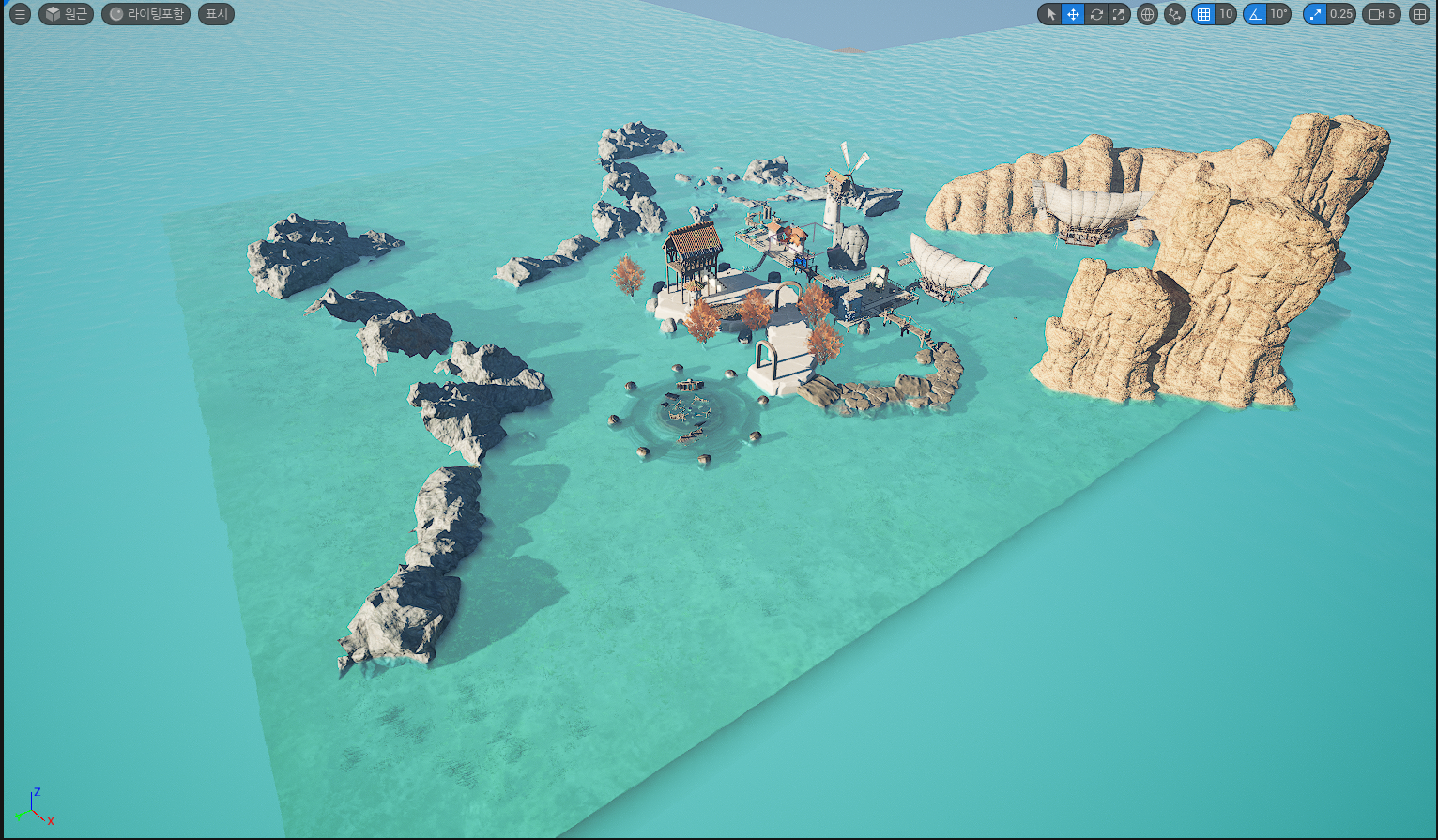Open the 라이팅포함 view mode dropdown
The height and width of the screenshot is (840, 1438).
145,14
